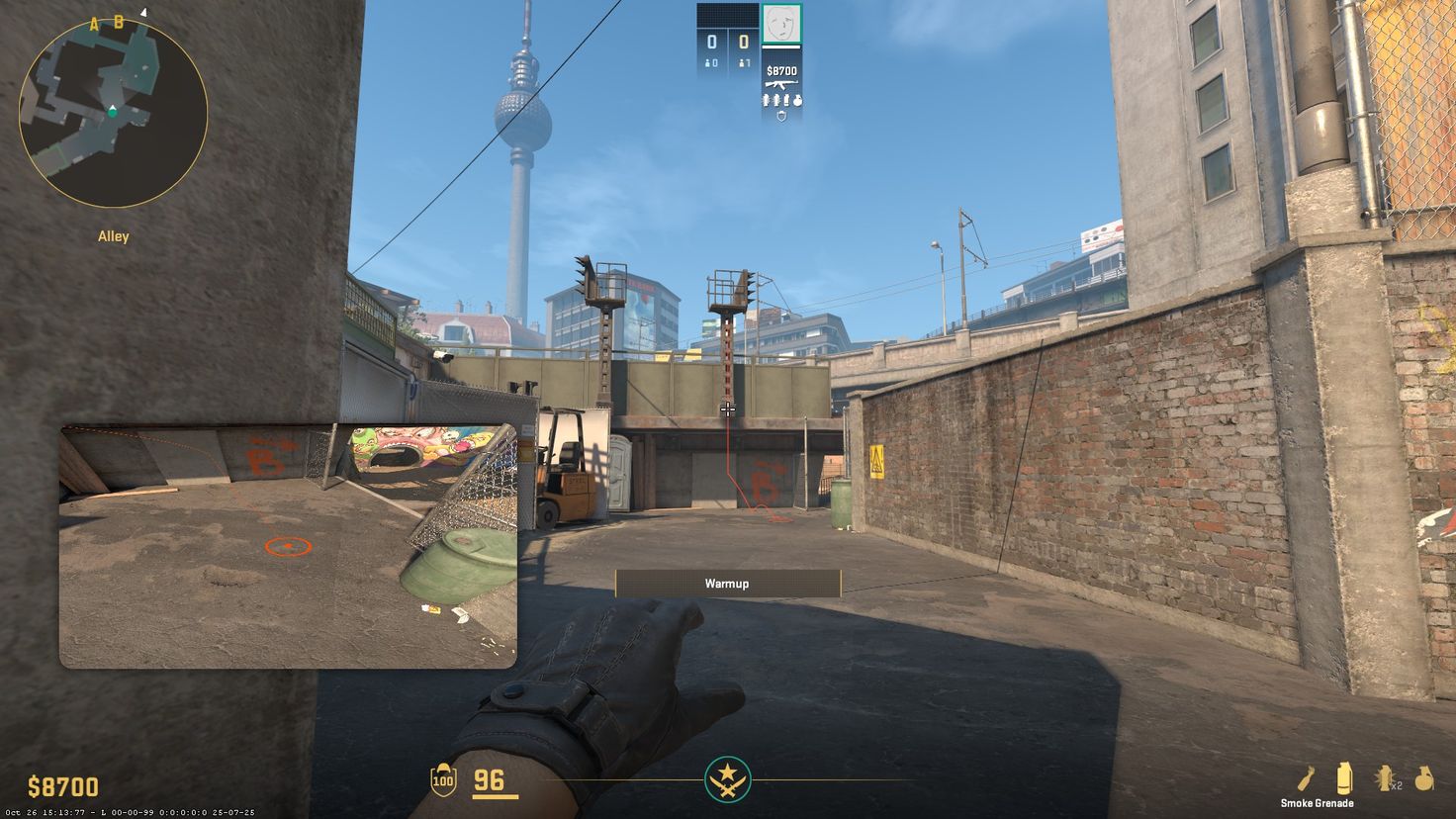Click the T score showing 0
1456x819 pixels.
(x=743, y=42)
